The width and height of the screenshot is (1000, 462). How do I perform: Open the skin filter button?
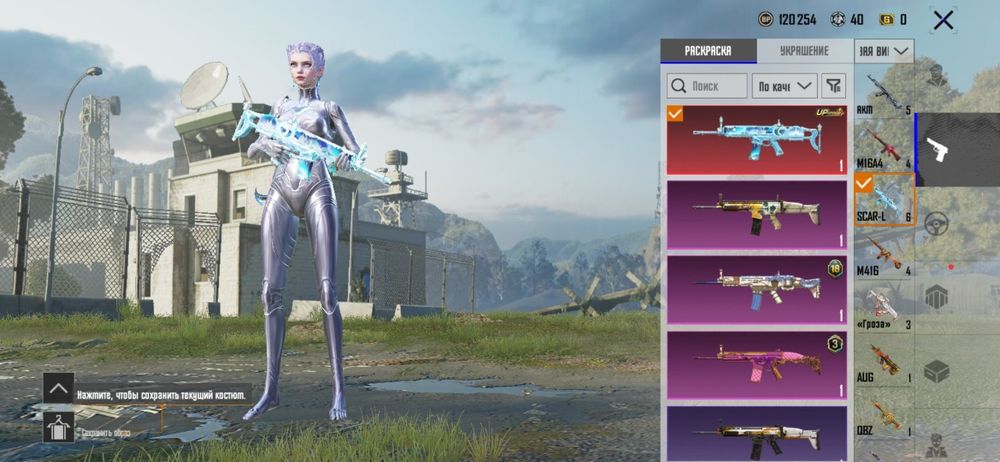833,86
